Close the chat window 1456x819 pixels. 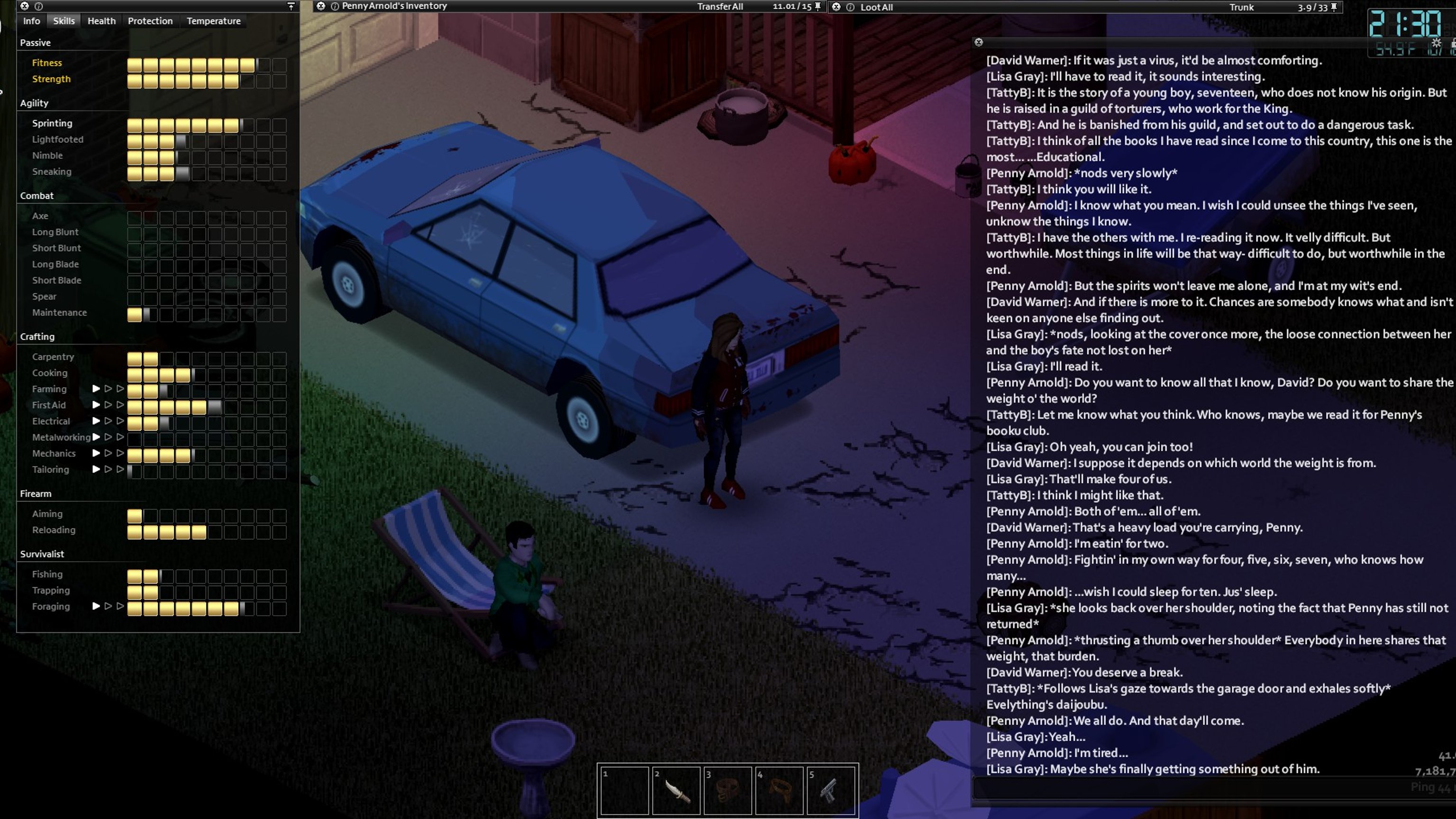click(x=978, y=42)
